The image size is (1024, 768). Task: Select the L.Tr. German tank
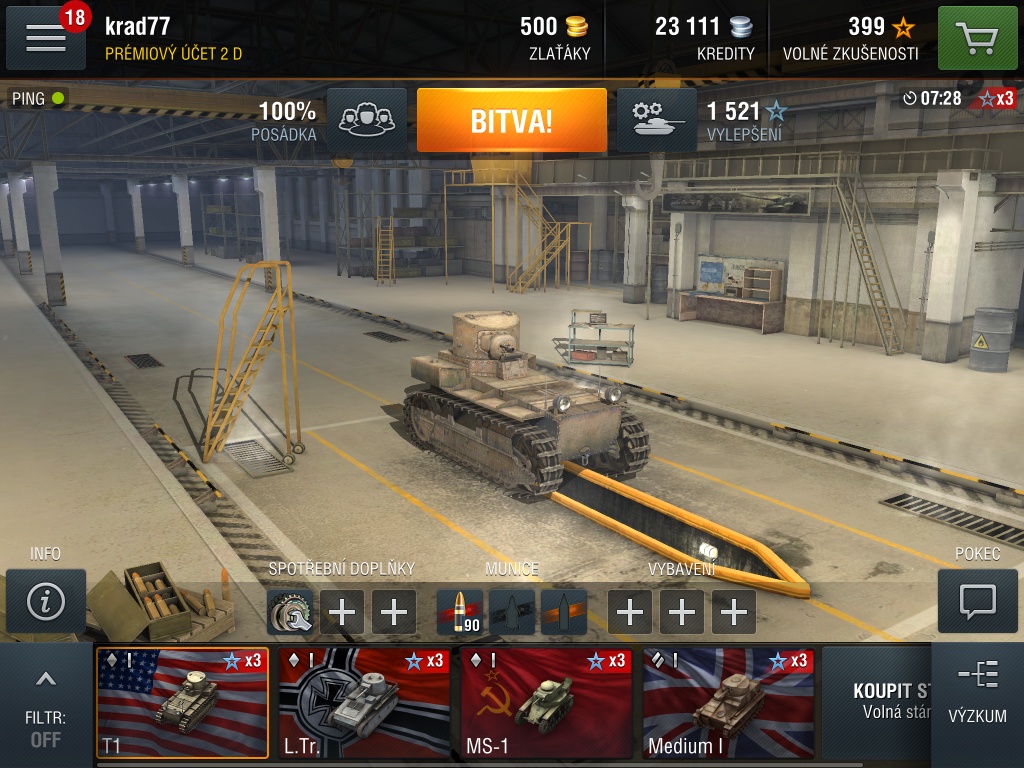364,703
